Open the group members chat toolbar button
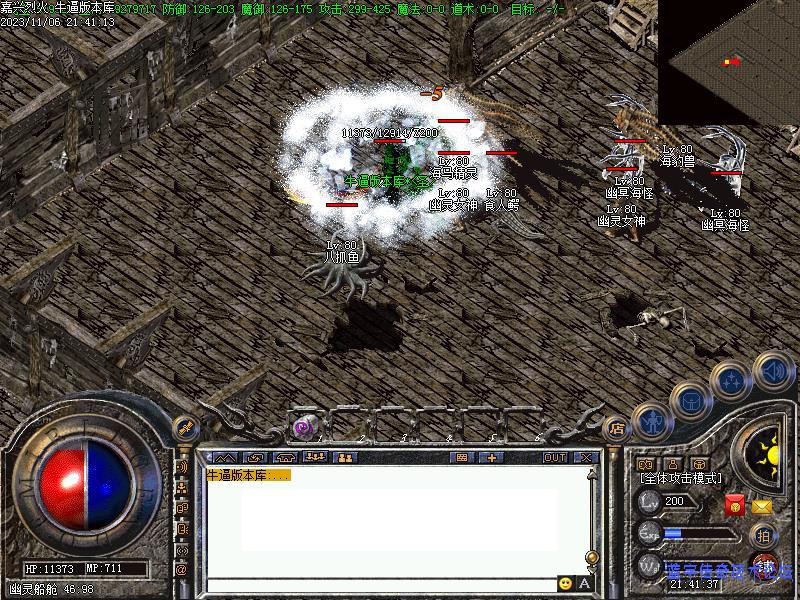 tap(346, 457)
